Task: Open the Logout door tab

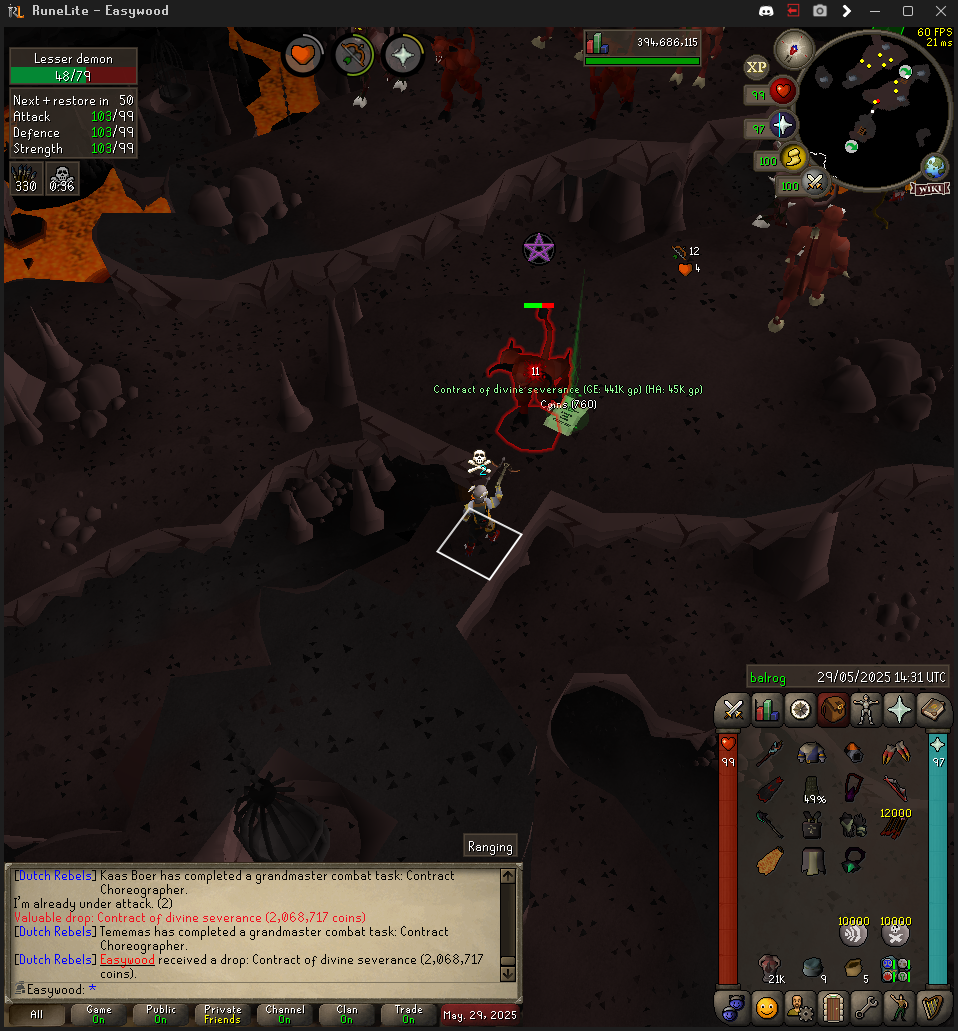Action: coord(833,1005)
